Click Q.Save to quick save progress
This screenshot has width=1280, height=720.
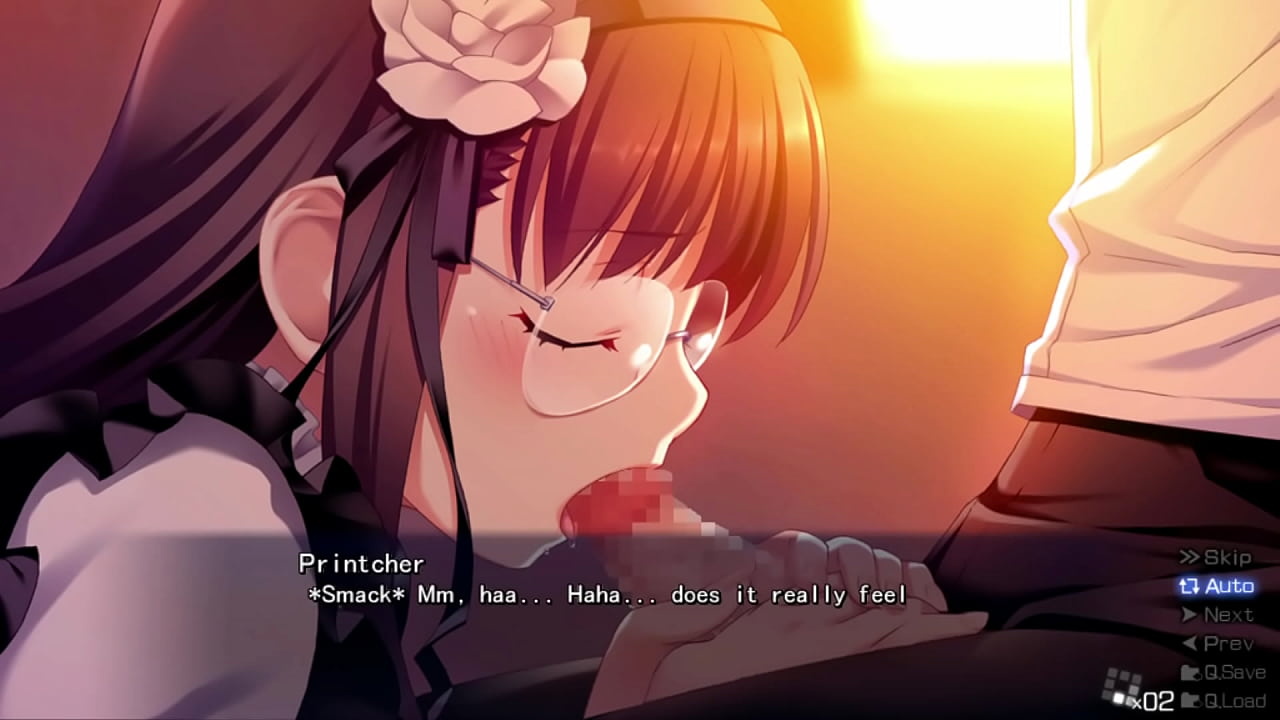point(1232,671)
